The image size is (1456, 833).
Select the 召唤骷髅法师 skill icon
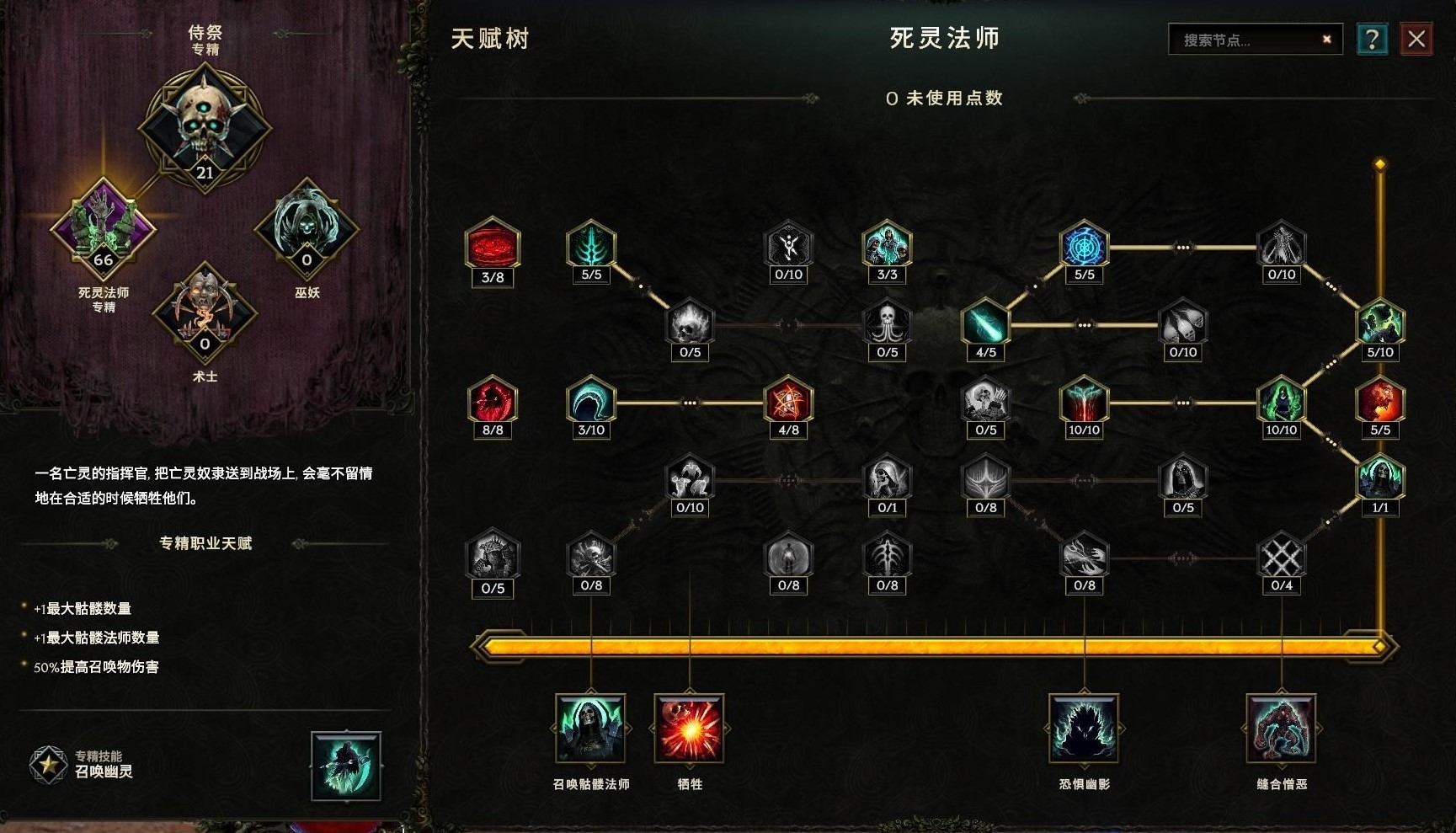[589, 729]
